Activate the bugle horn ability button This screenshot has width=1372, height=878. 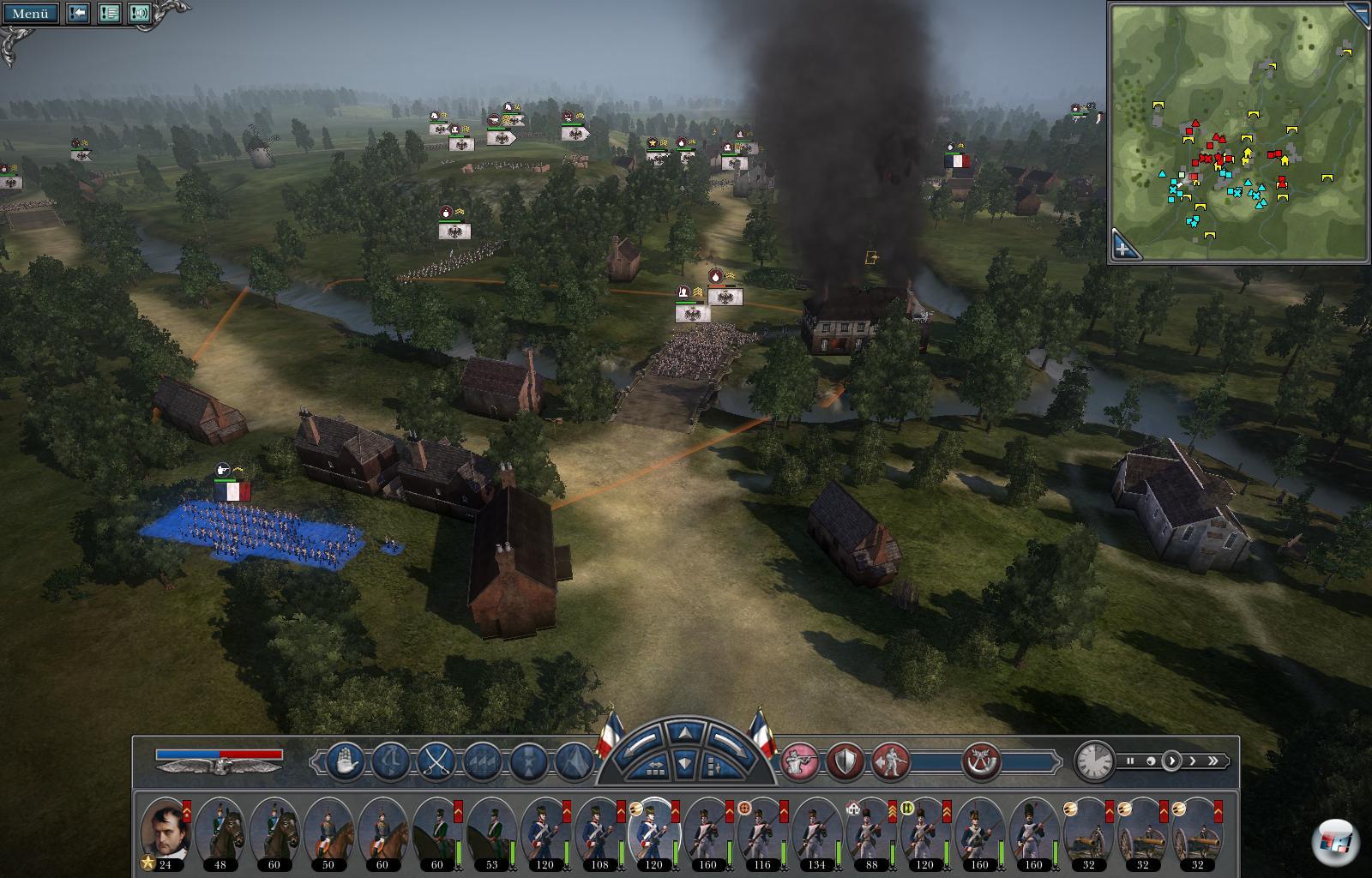click(981, 761)
